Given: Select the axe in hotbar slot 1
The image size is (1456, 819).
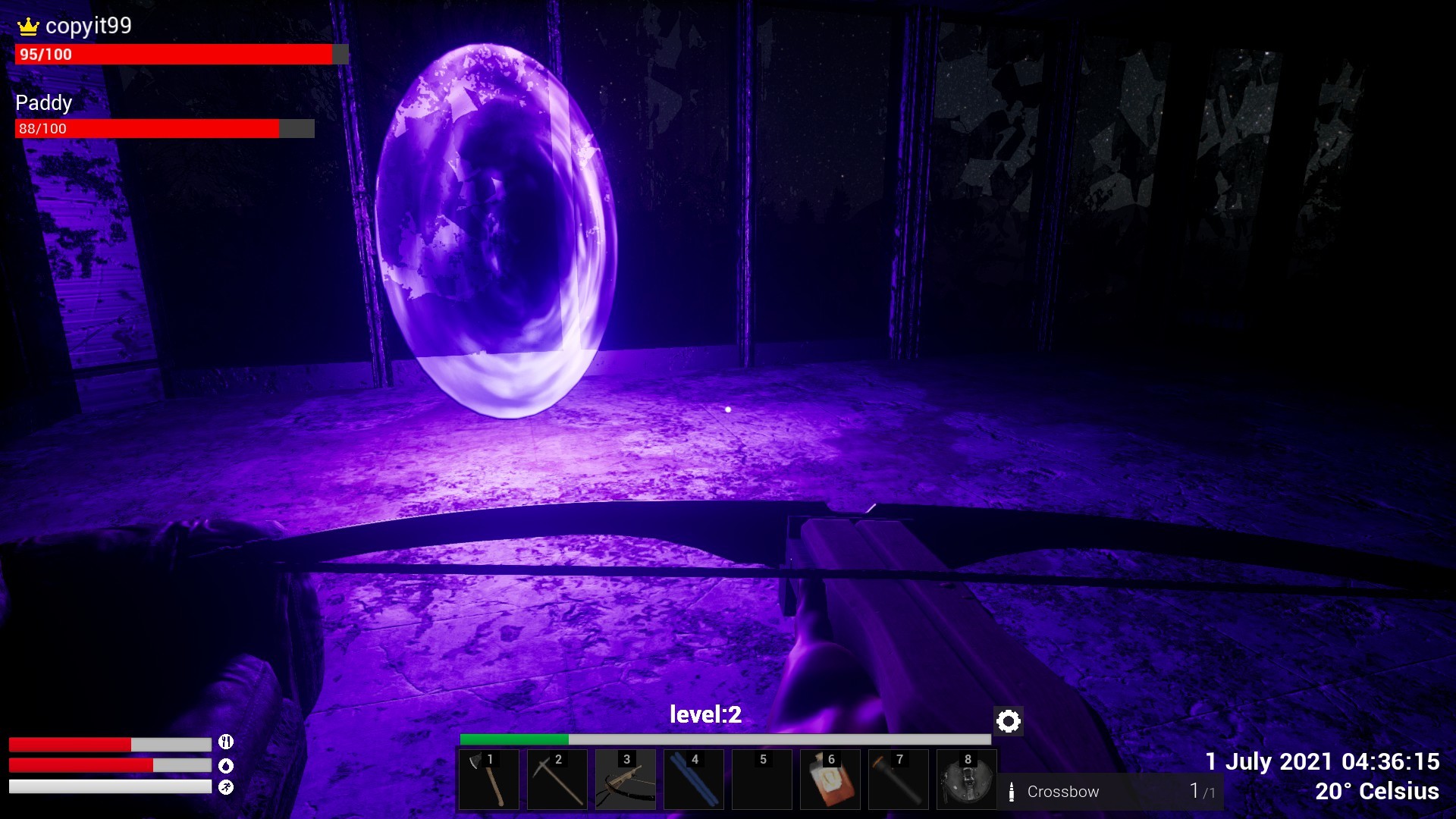Looking at the screenshot, I should click(x=488, y=780).
